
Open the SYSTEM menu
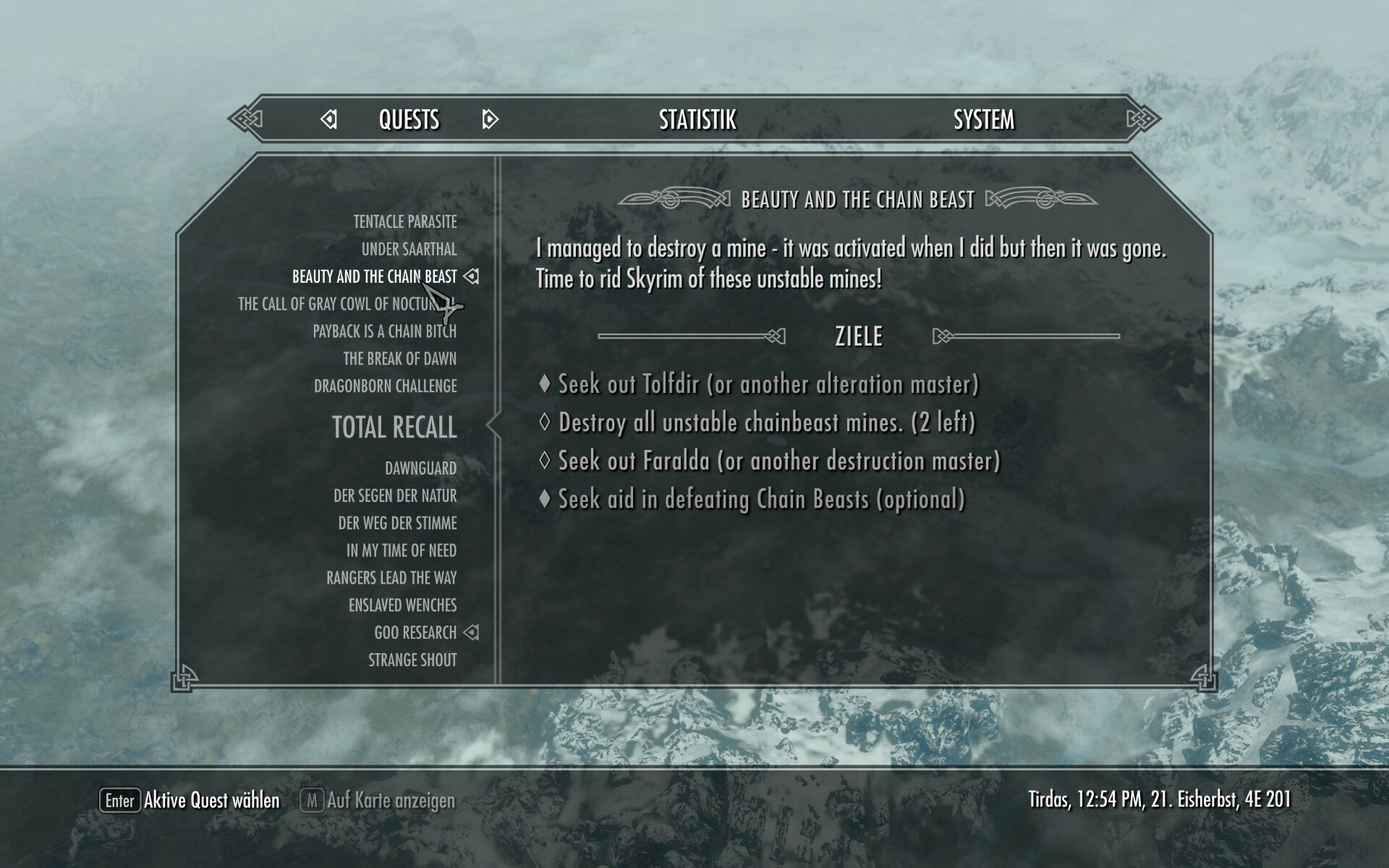tap(984, 120)
